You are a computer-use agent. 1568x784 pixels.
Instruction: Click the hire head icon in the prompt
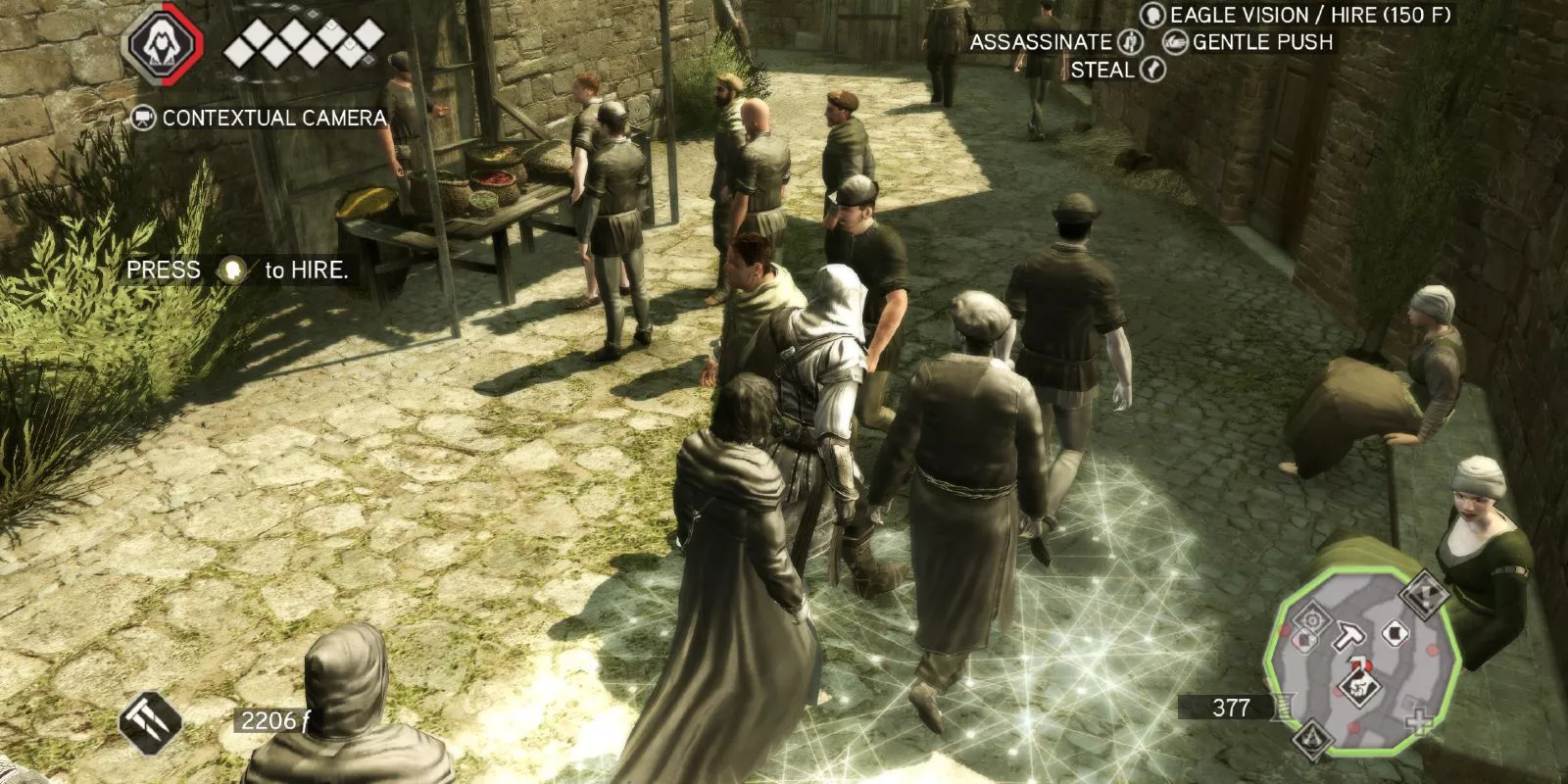coord(232,270)
